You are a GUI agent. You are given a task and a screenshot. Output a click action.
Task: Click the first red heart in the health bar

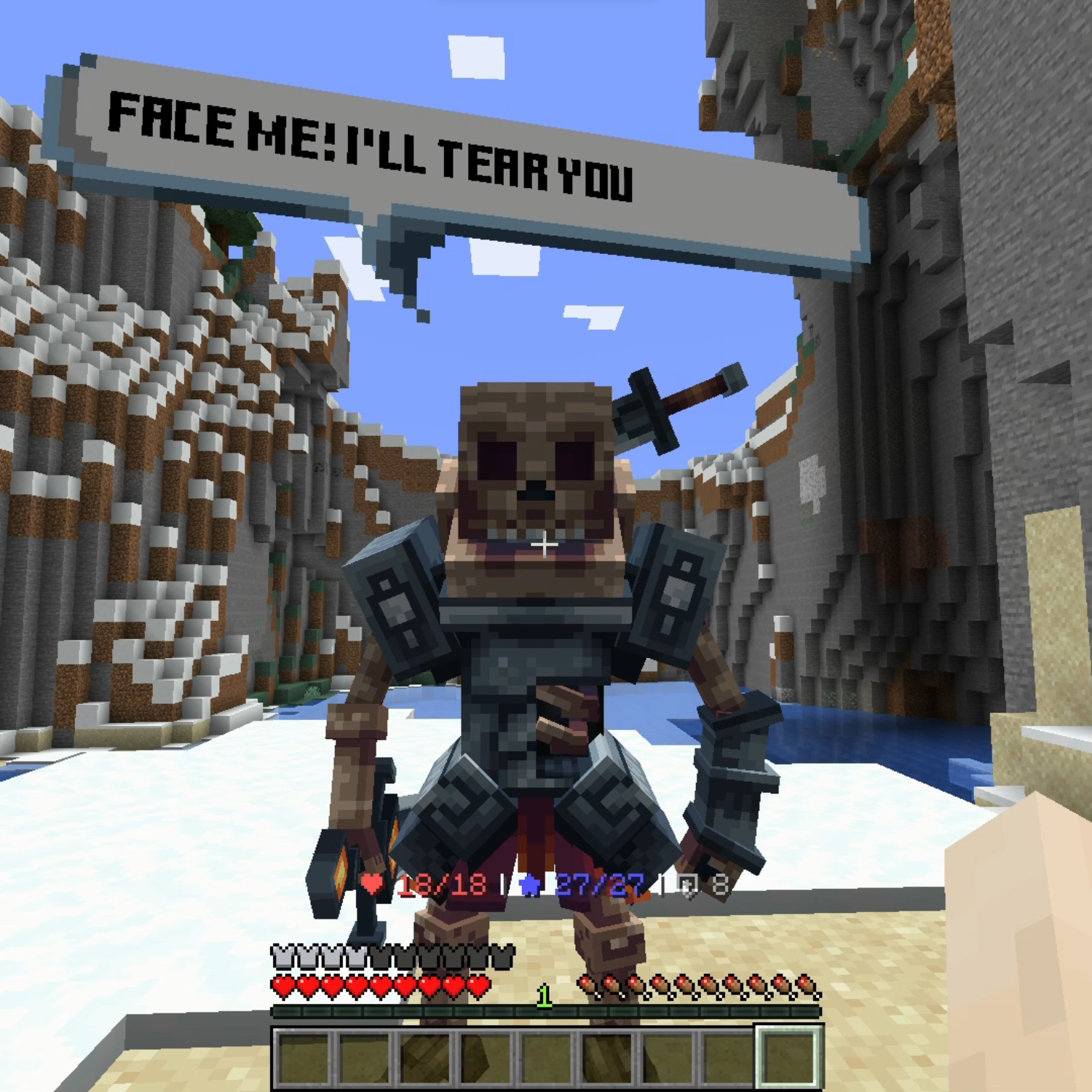[x=283, y=985]
